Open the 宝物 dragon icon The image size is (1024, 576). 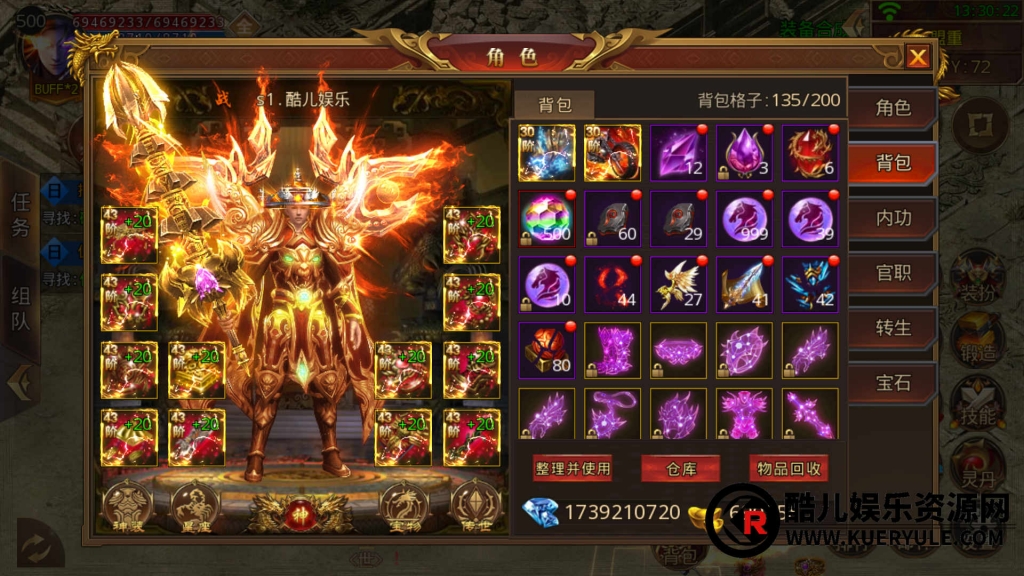click(x=406, y=504)
